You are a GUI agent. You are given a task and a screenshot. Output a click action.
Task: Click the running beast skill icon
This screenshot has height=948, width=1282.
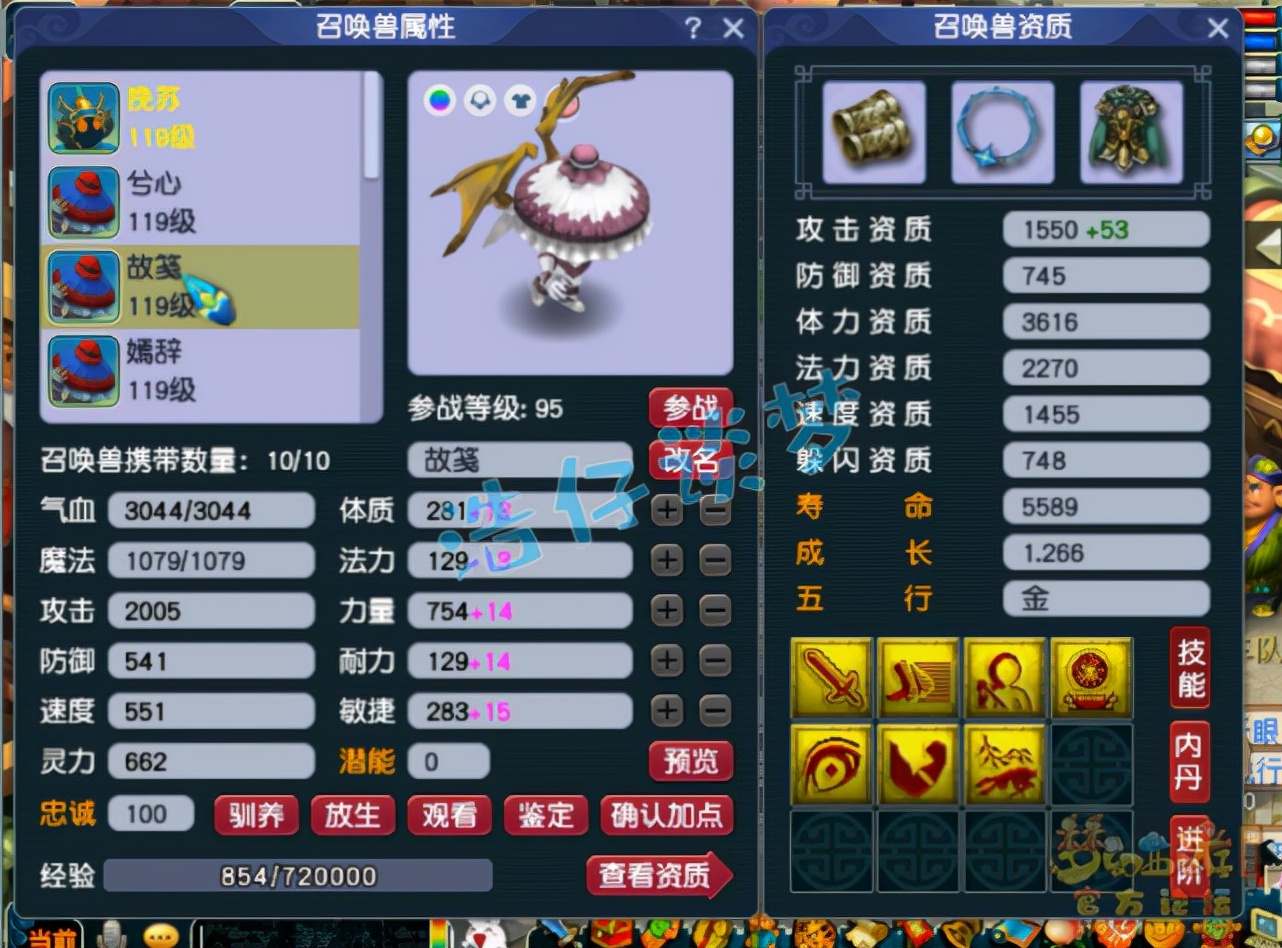point(1005,765)
